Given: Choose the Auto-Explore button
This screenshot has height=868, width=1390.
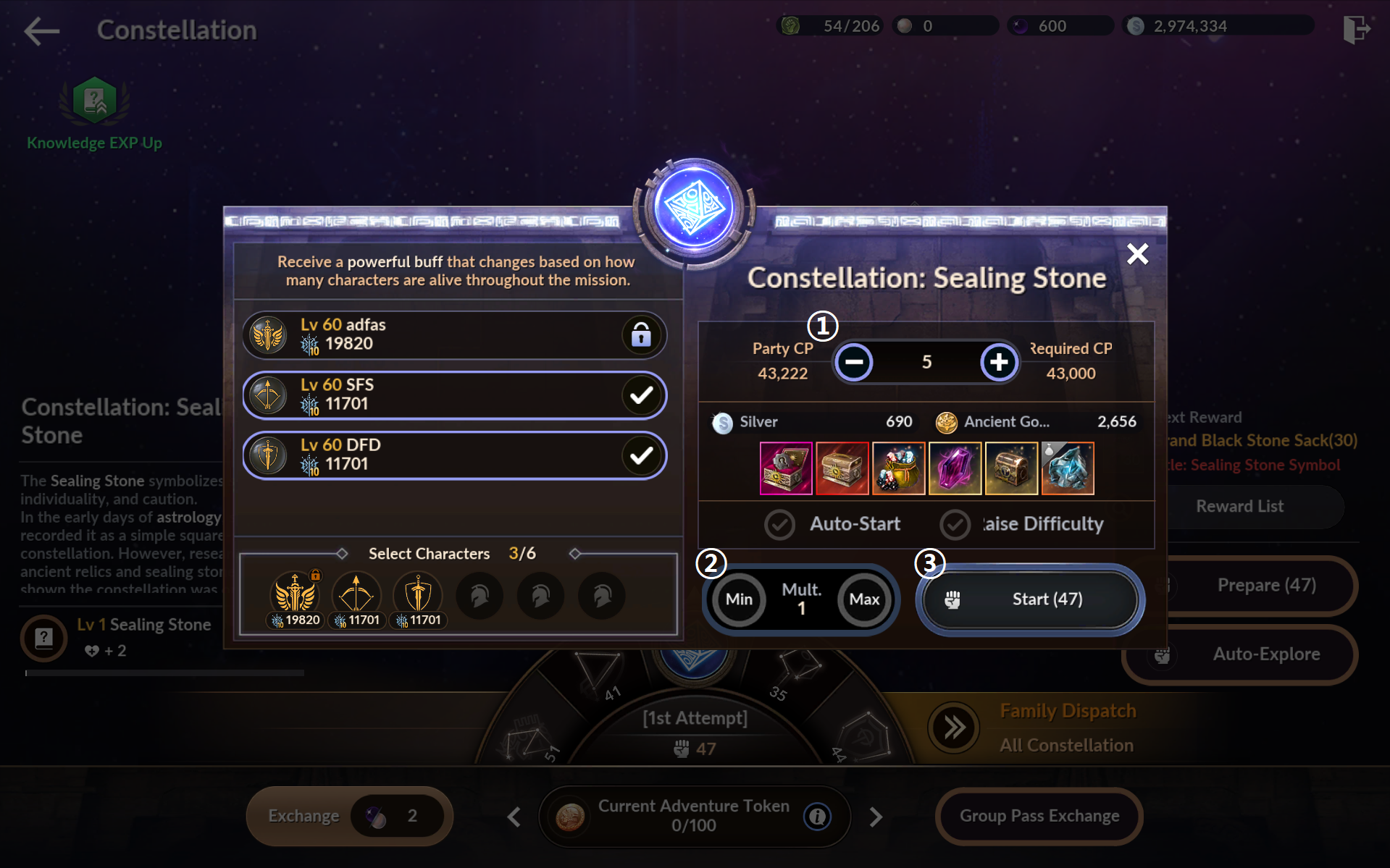Looking at the screenshot, I should coord(1239,654).
